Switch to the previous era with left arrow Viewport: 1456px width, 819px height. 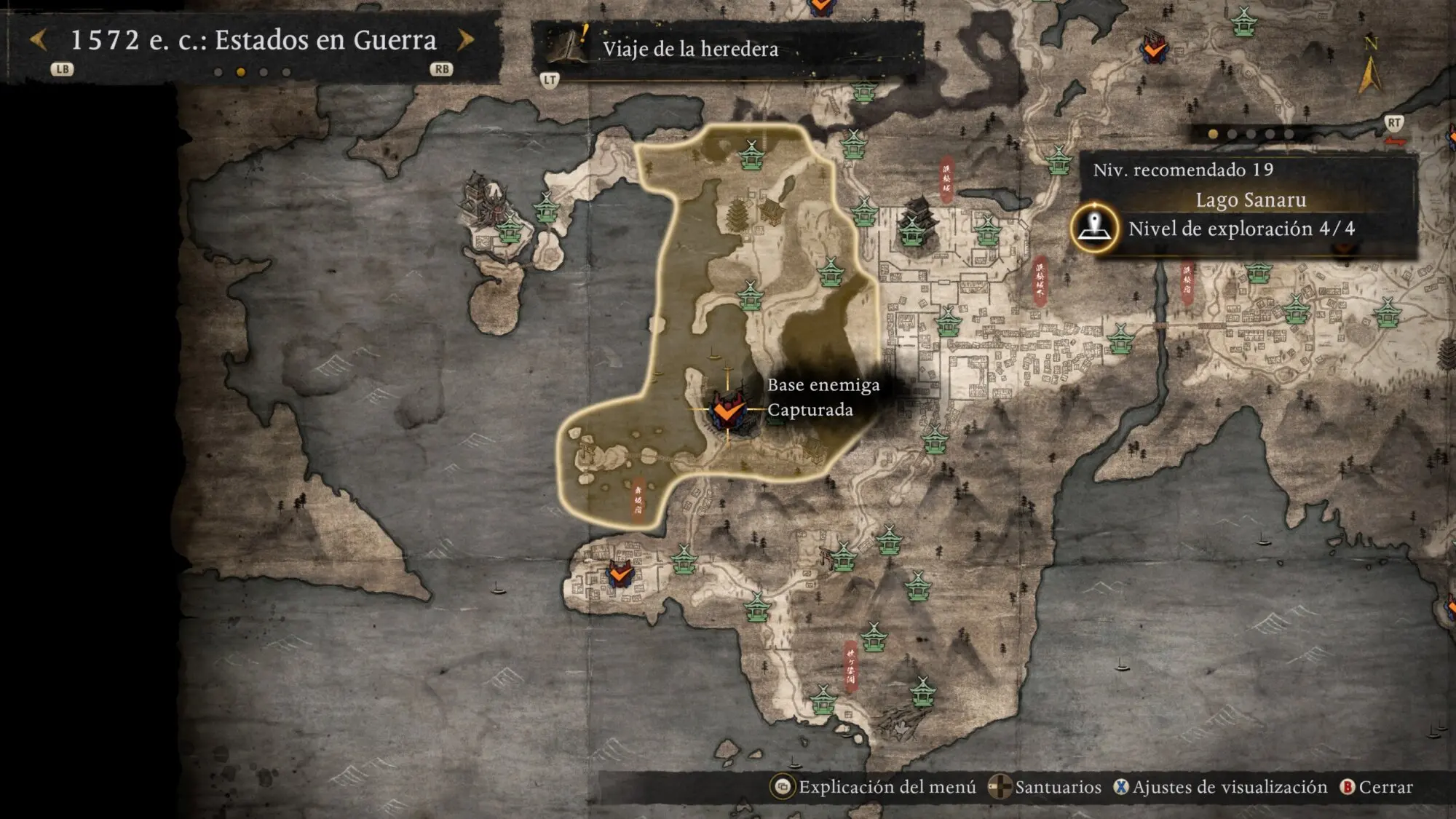click(39, 40)
